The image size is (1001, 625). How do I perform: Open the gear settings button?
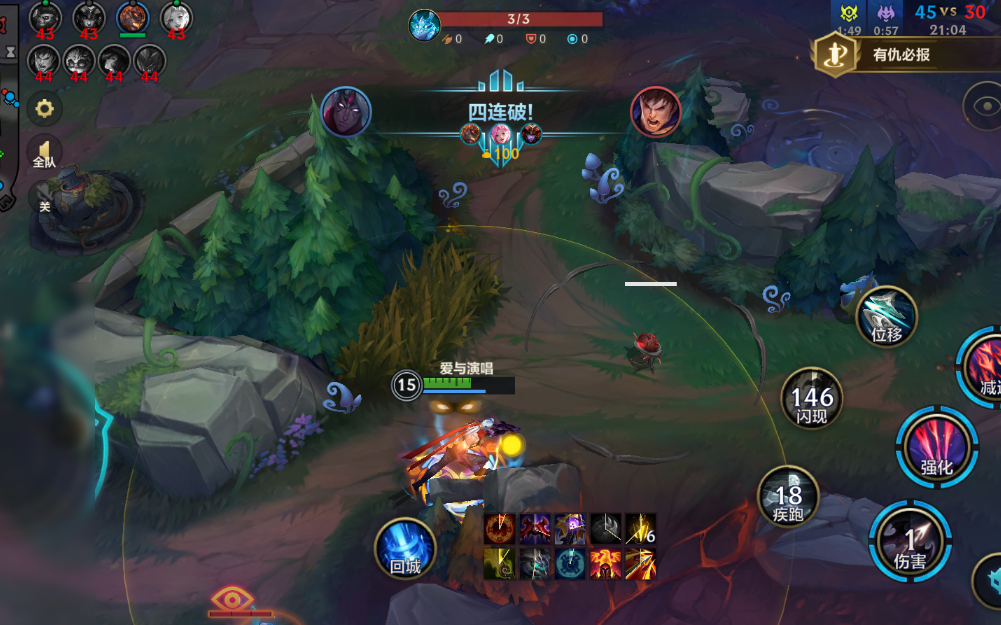coord(44,108)
